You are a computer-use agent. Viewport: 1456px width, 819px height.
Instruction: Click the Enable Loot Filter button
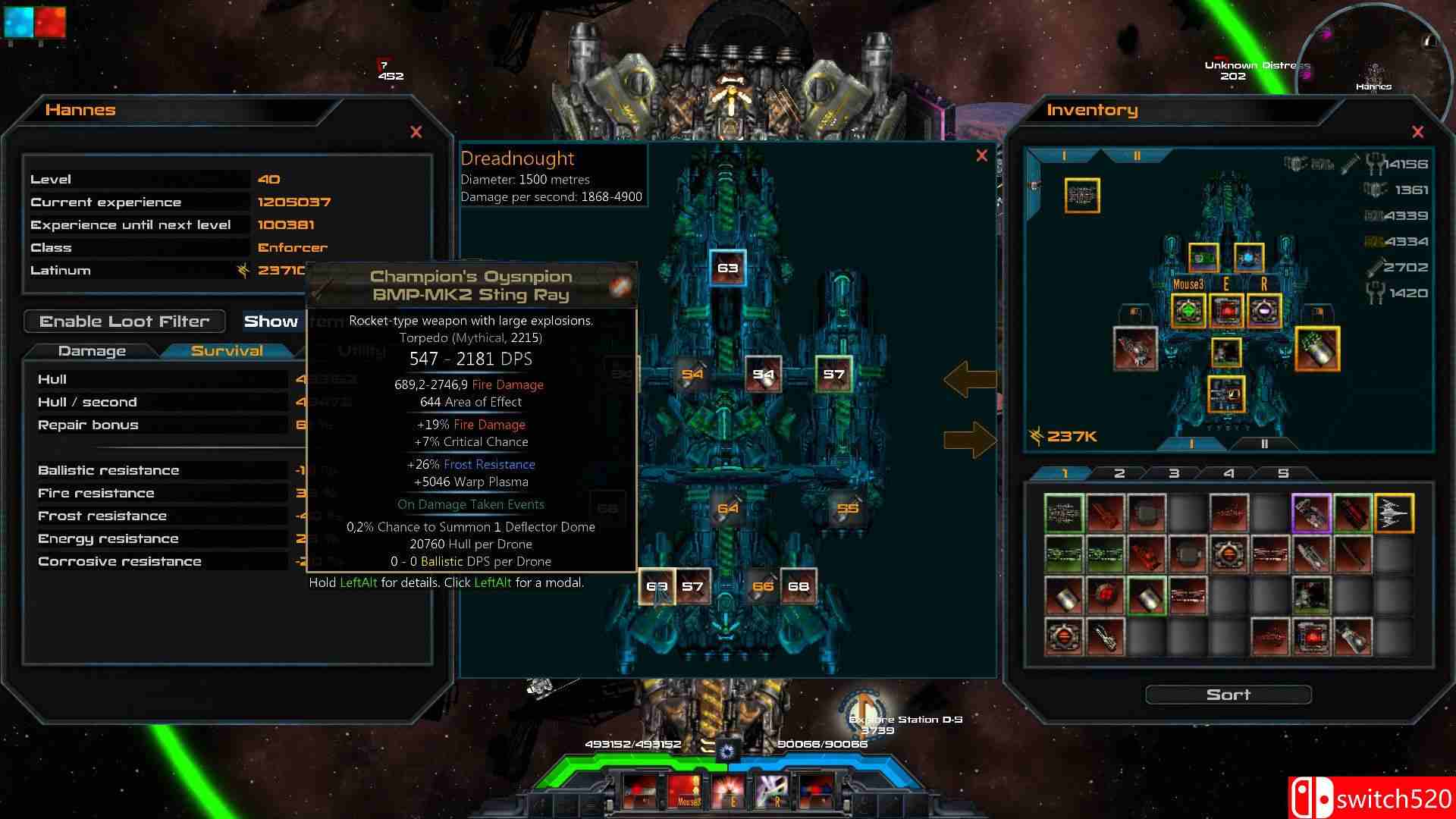124,322
